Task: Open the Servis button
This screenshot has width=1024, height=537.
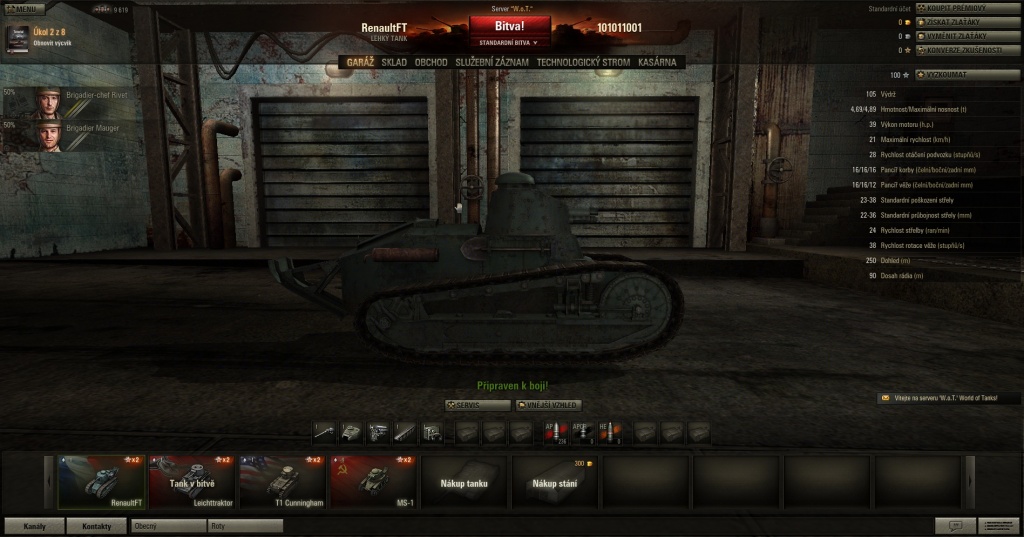Action: coord(476,405)
